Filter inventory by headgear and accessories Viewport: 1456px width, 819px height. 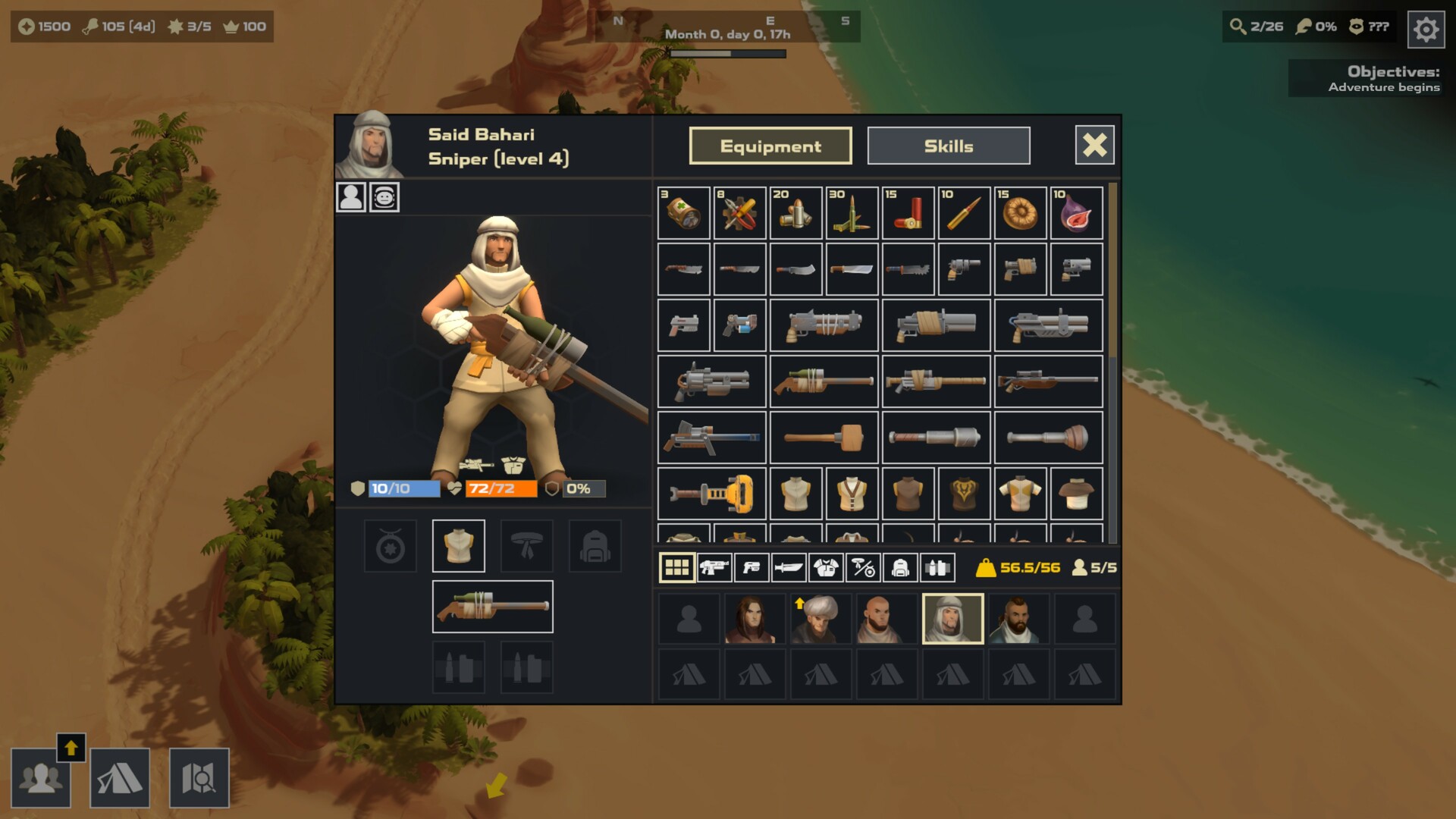click(863, 566)
